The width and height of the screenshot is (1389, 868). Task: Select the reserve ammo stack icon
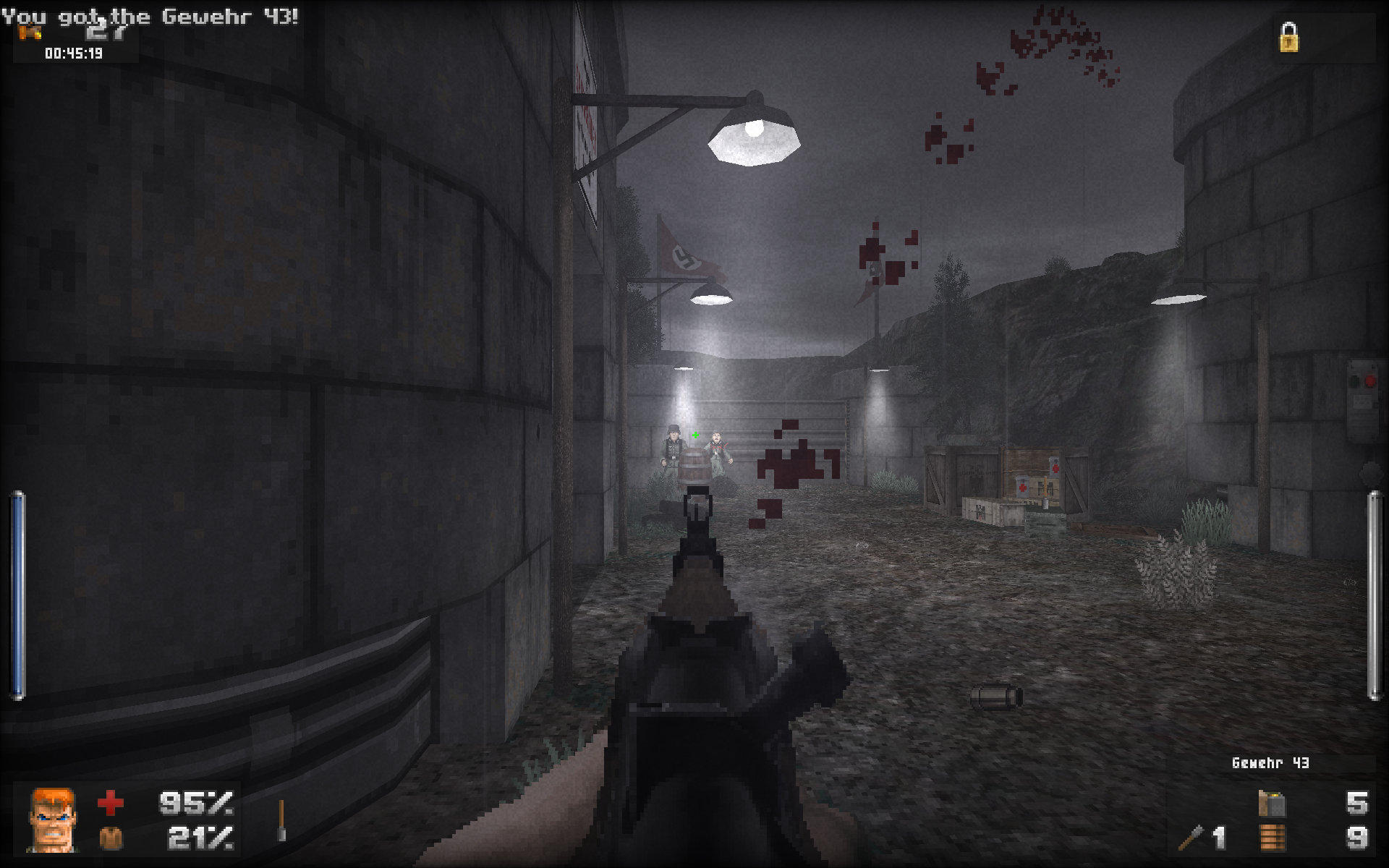tap(1272, 838)
